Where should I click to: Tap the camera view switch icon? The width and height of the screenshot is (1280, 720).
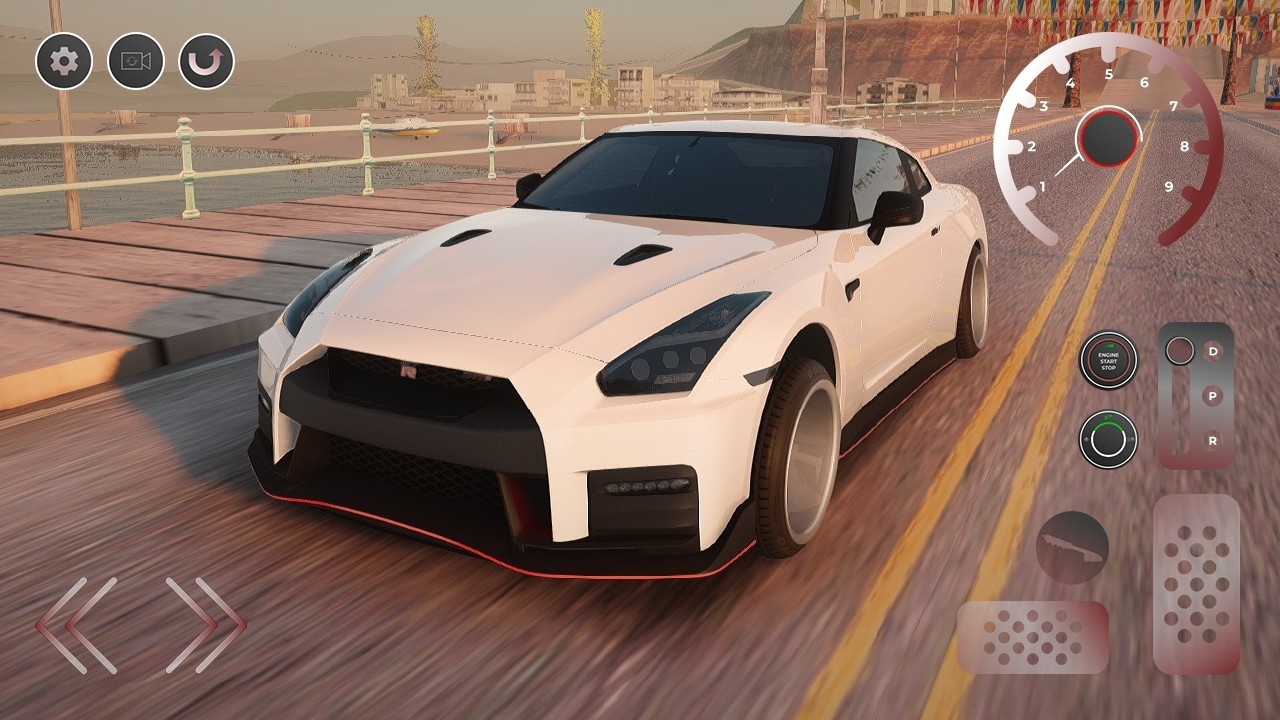pos(135,61)
